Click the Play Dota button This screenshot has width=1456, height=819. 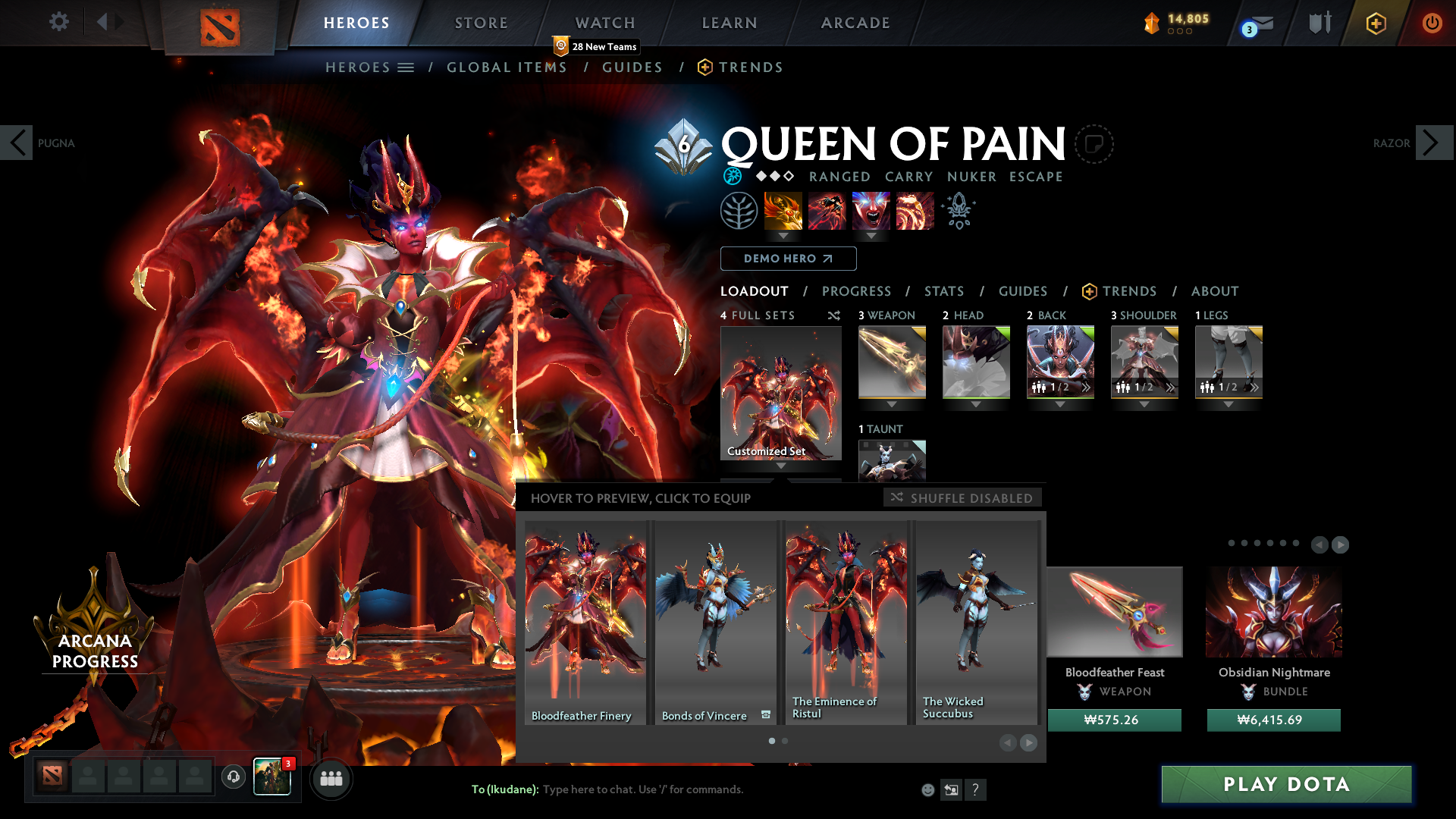(1286, 785)
